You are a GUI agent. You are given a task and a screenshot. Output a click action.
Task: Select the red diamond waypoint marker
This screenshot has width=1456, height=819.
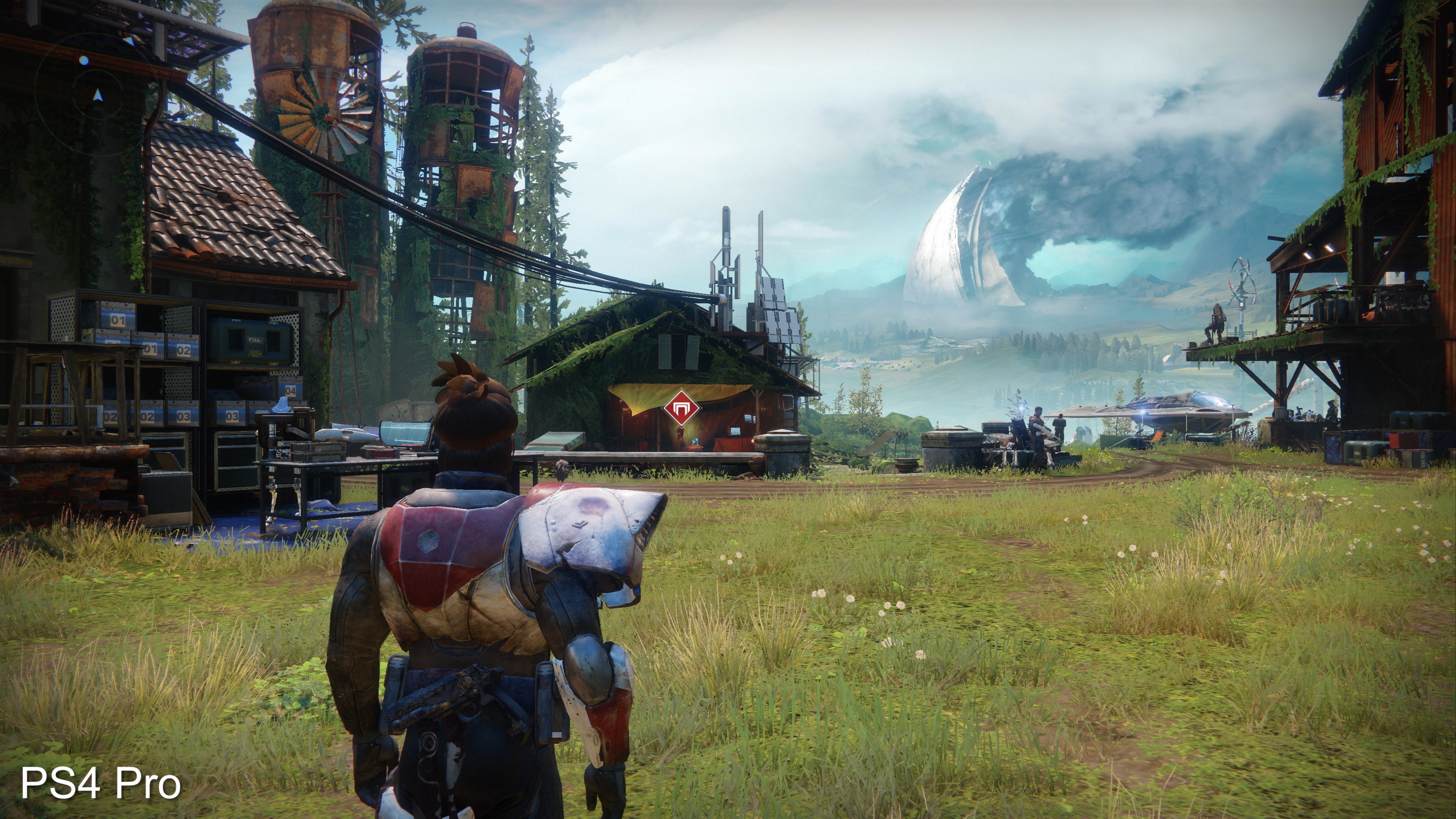(681, 408)
